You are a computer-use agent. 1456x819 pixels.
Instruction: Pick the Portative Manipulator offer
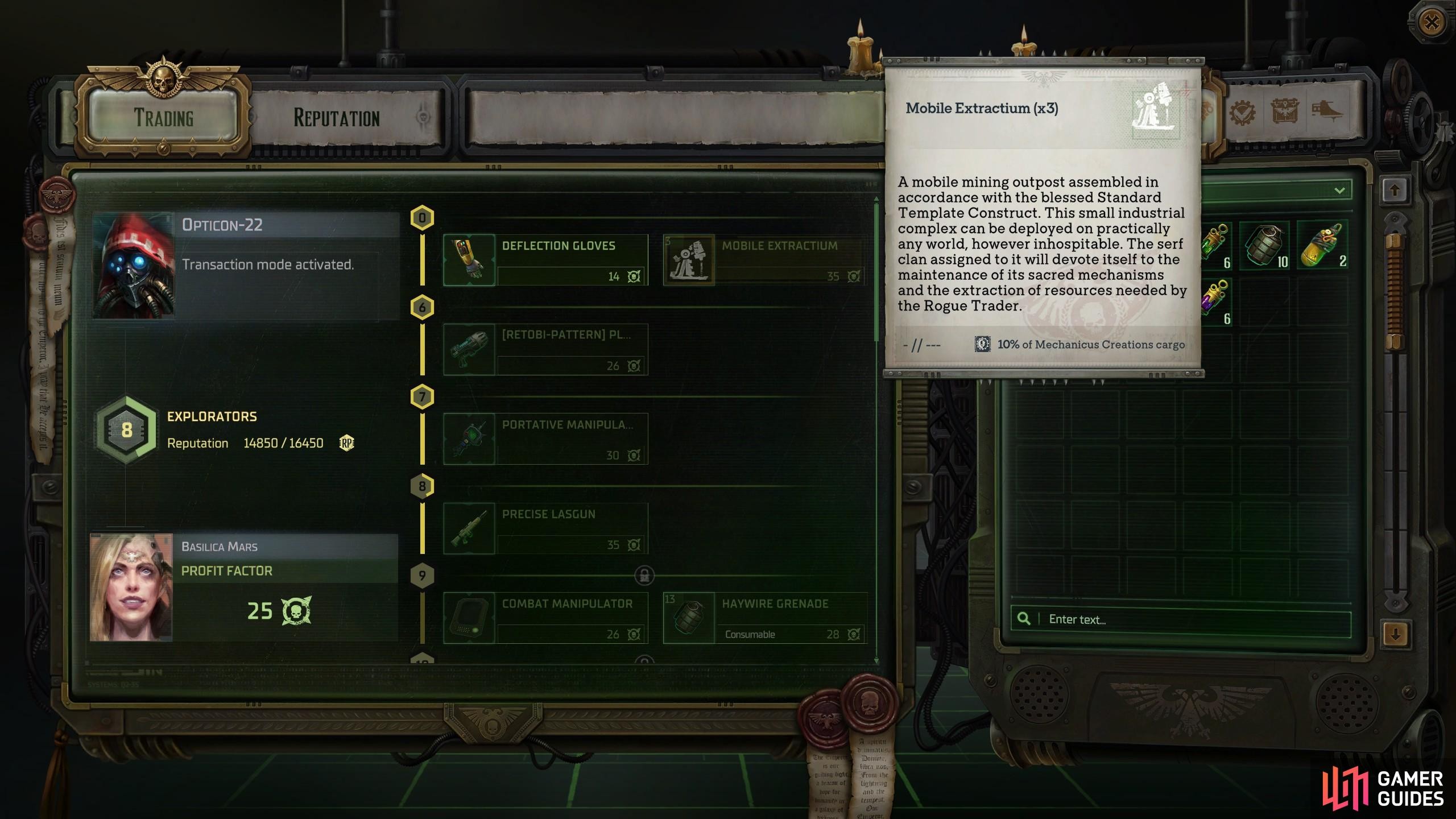coord(545,439)
